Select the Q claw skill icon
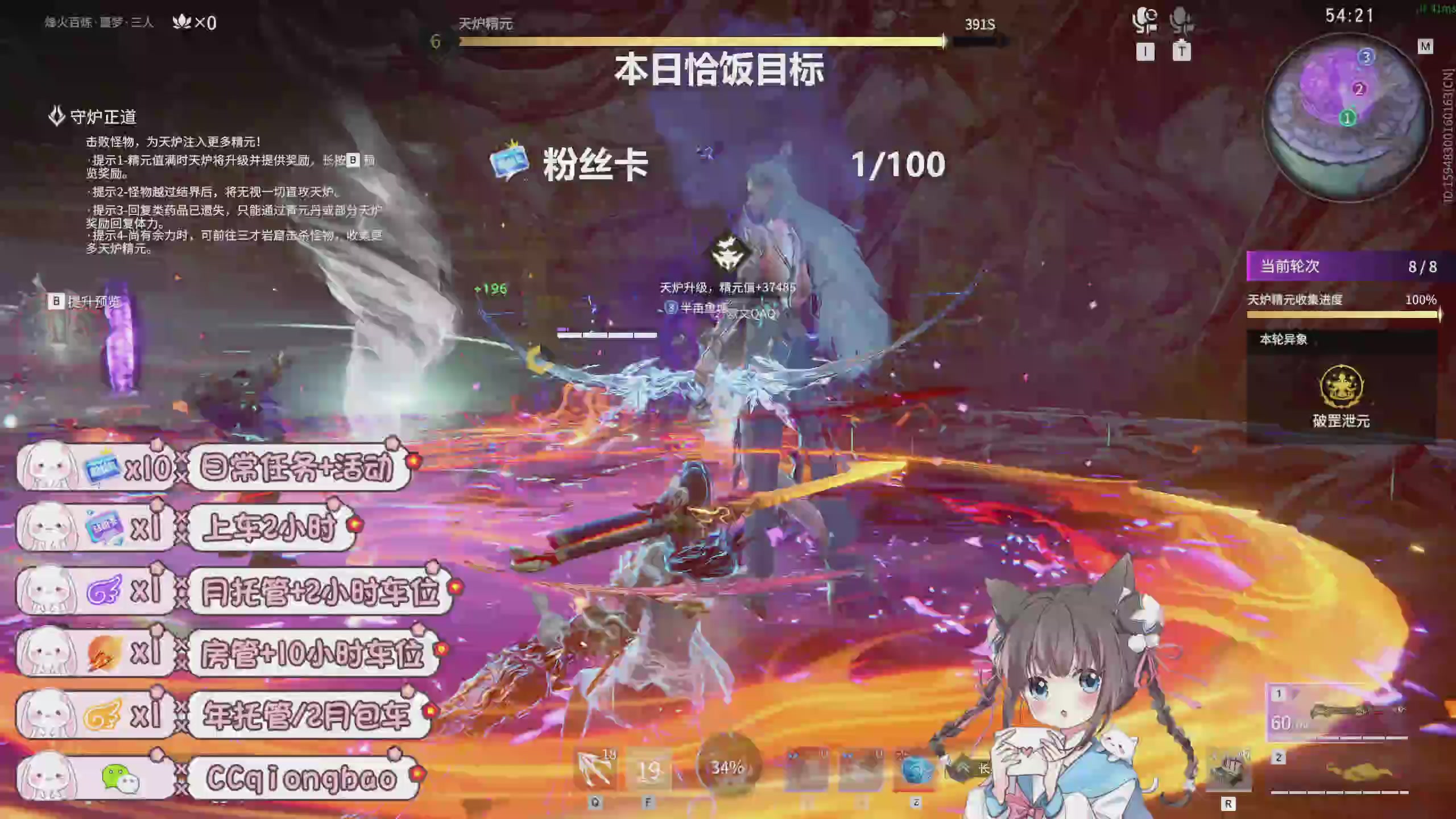This screenshot has height=819, width=1456. [x=595, y=768]
